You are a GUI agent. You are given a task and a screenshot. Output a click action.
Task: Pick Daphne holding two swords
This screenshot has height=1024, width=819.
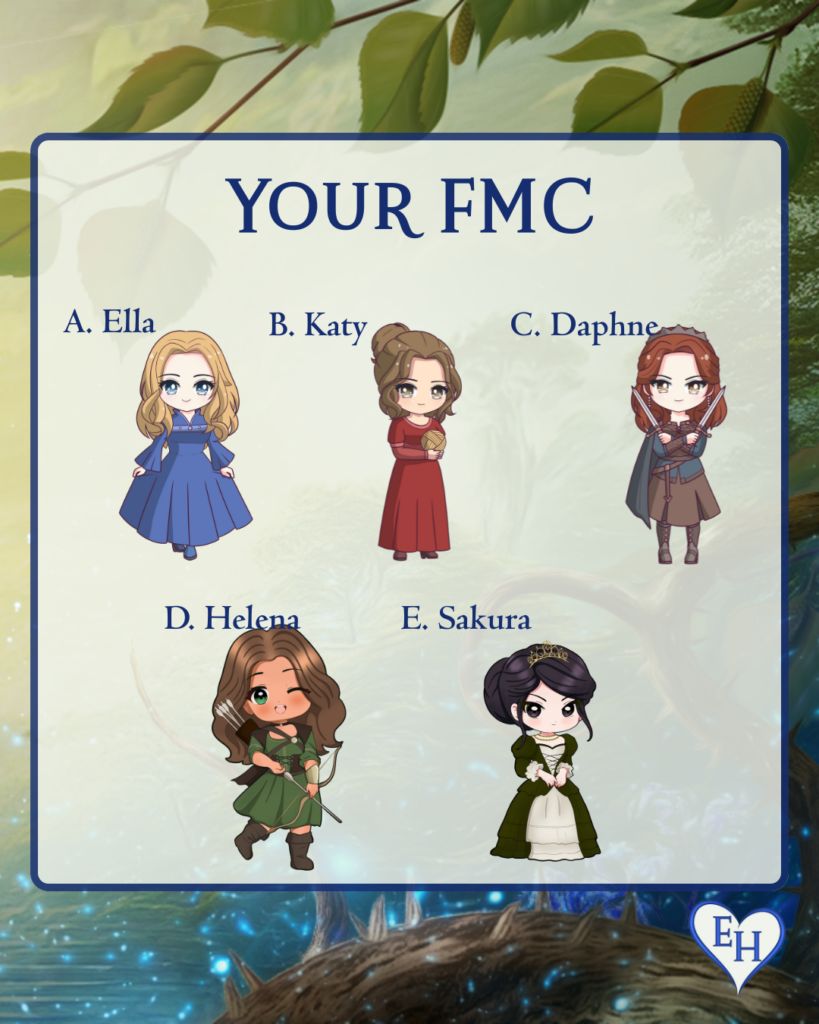pos(677,445)
